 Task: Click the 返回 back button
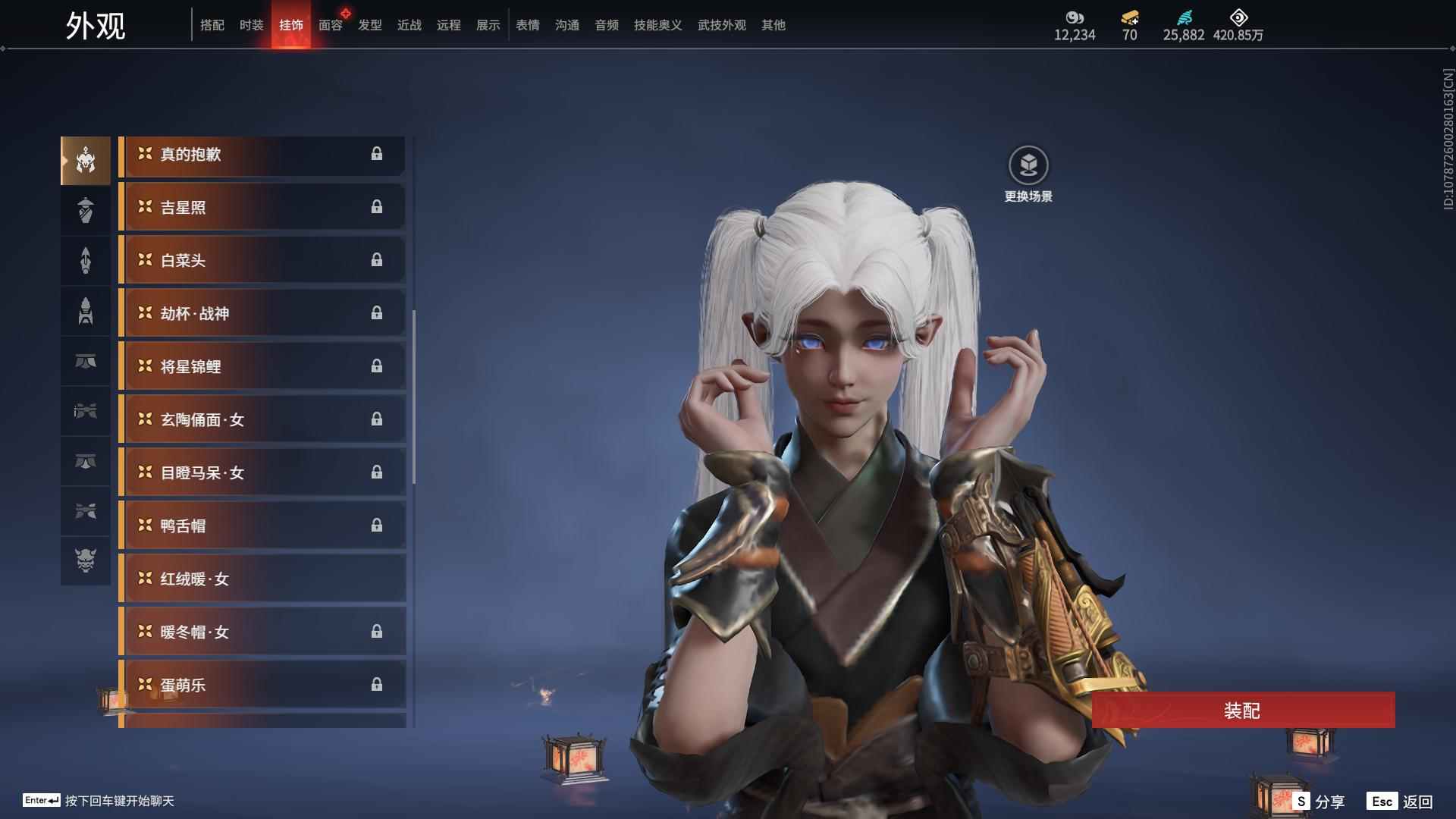1401,802
